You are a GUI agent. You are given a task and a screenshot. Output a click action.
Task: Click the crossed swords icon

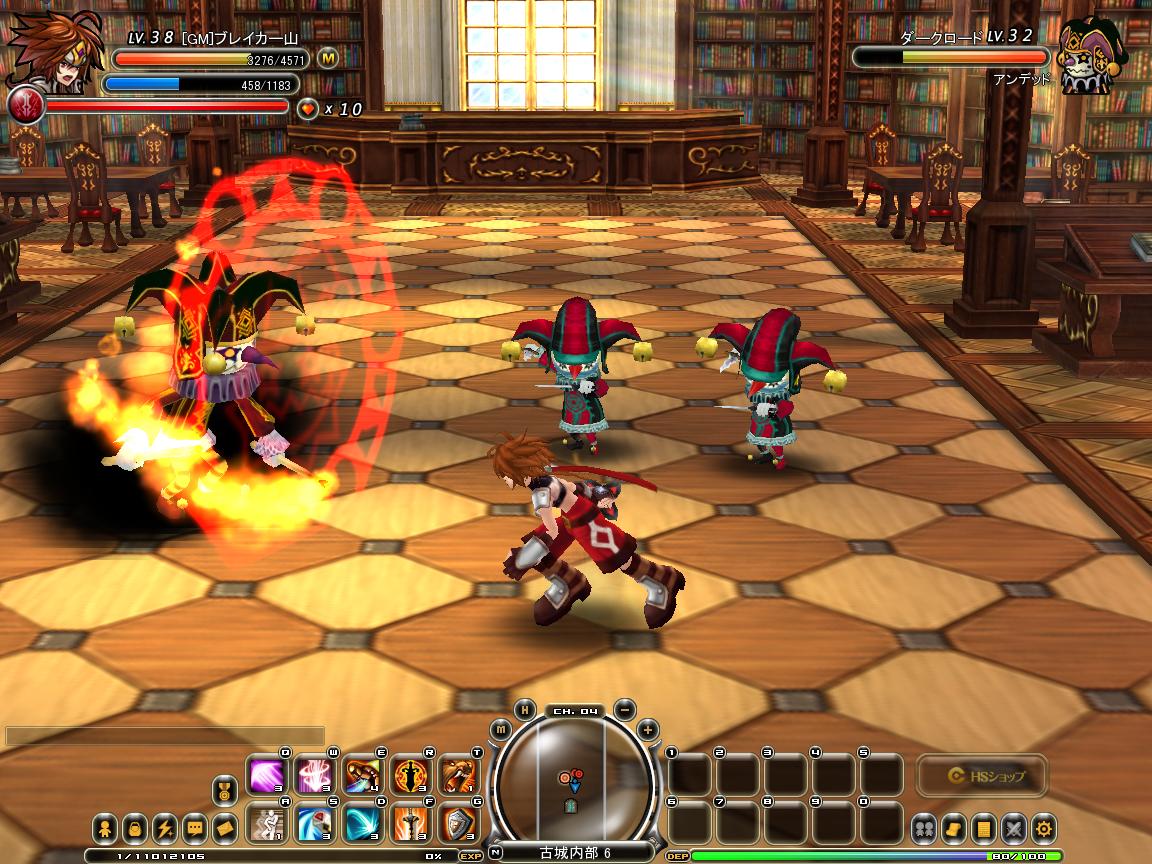tap(1015, 828)
